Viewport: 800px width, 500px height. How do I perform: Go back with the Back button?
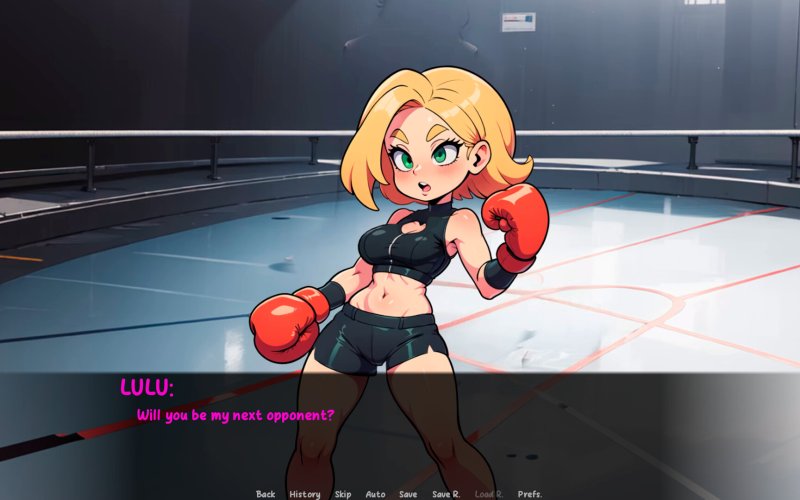pyautogui.click(x=265, y=494)
